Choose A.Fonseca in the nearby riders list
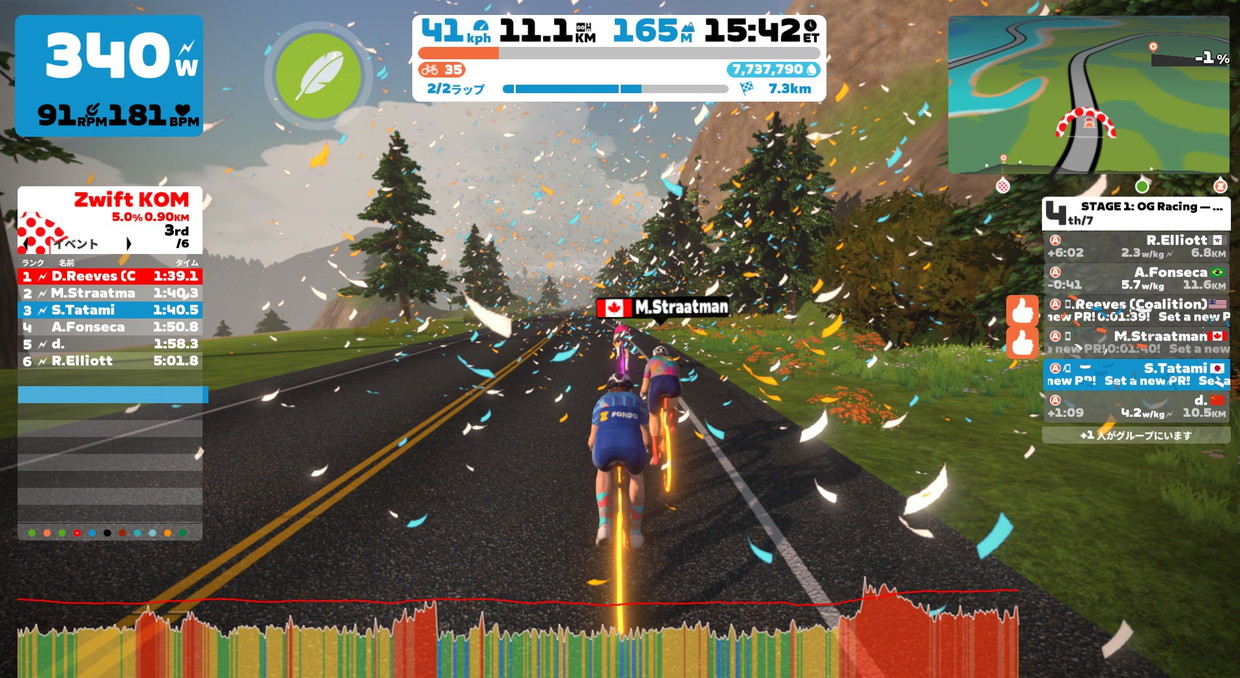 [x=1135, y=278]
